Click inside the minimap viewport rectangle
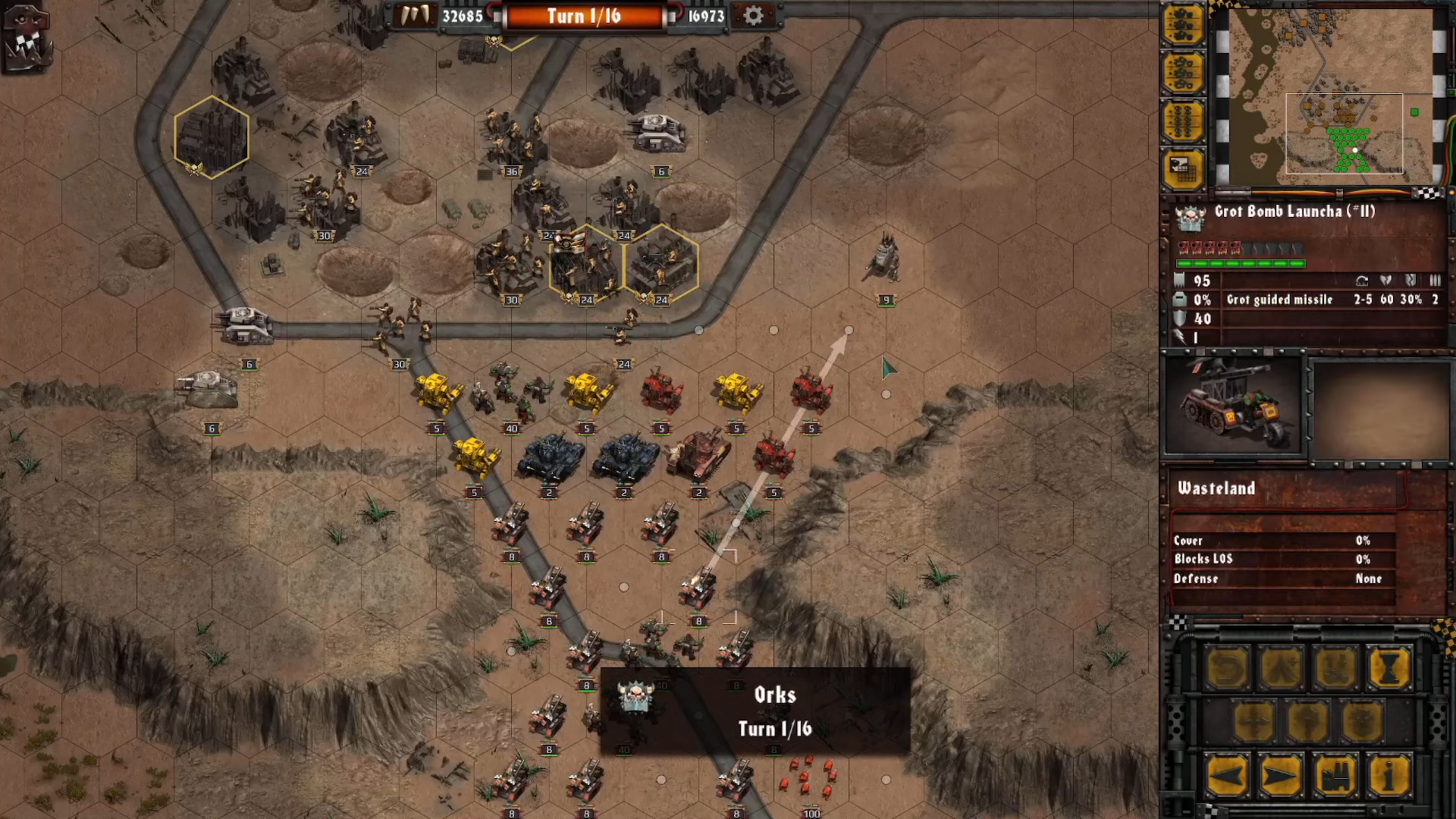Image resolution: width=1456 pixels, height=819 pixels. [x=1345, y=135]
